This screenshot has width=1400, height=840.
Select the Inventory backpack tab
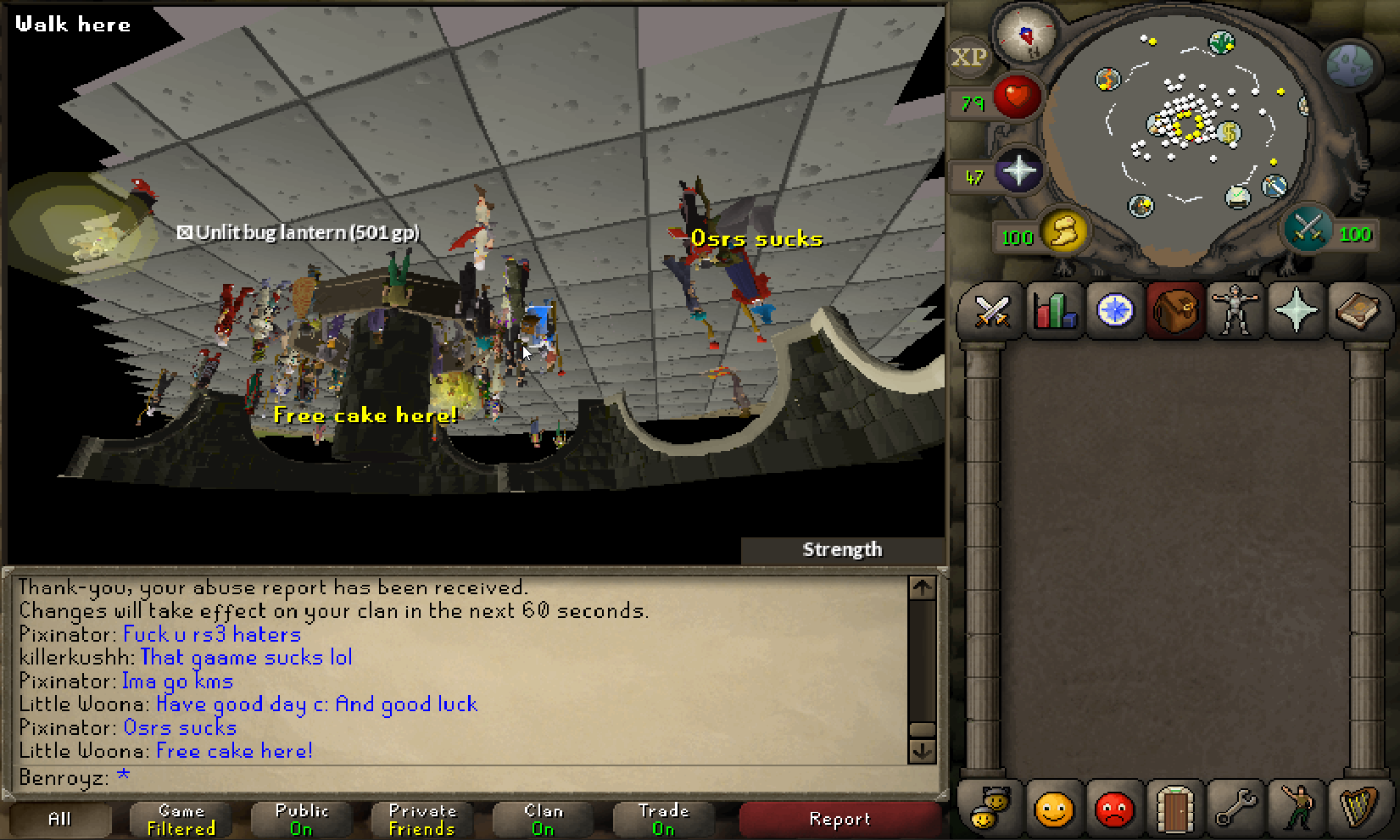[1175, 311]
